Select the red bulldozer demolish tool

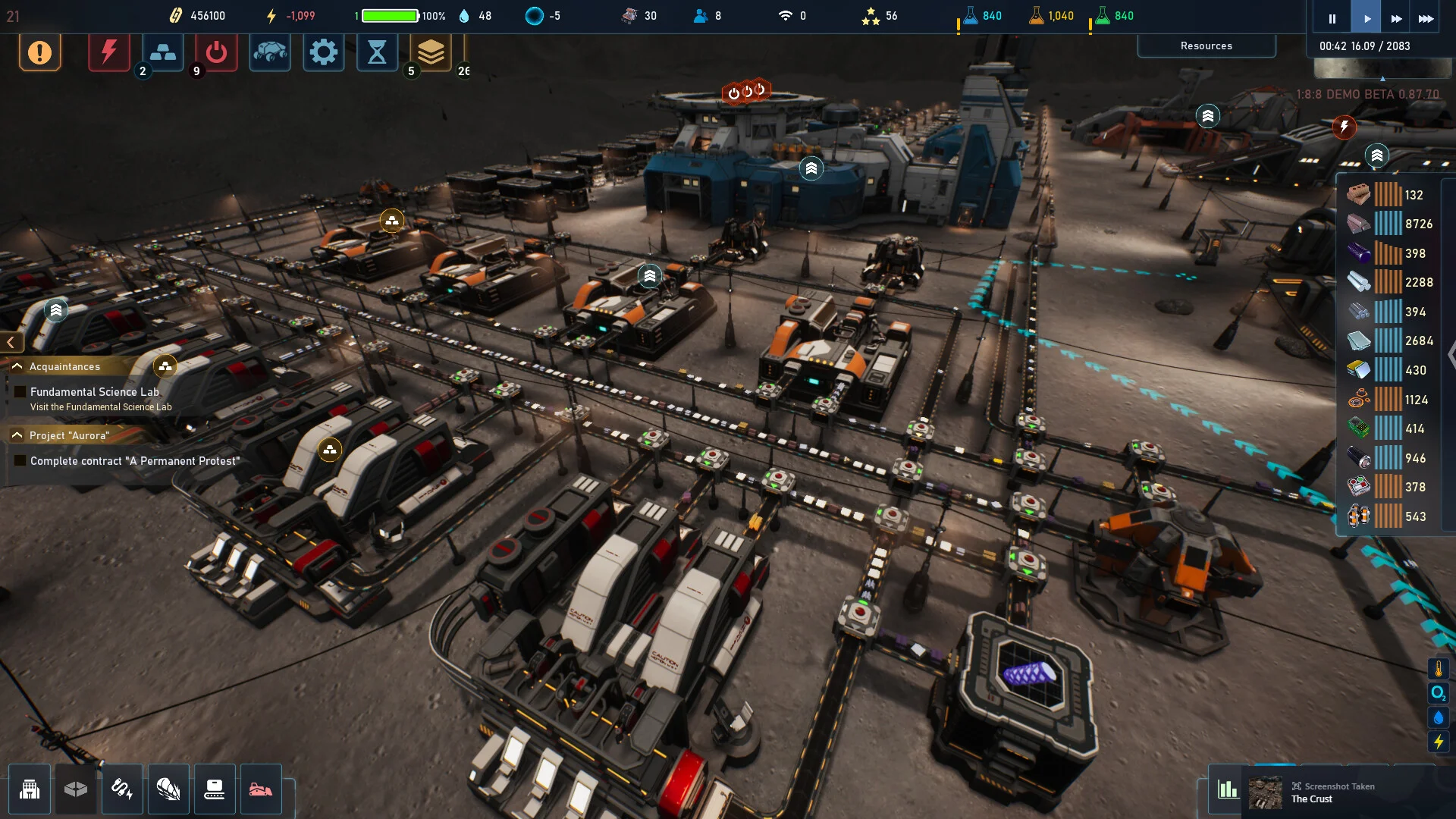pos(261,789)
